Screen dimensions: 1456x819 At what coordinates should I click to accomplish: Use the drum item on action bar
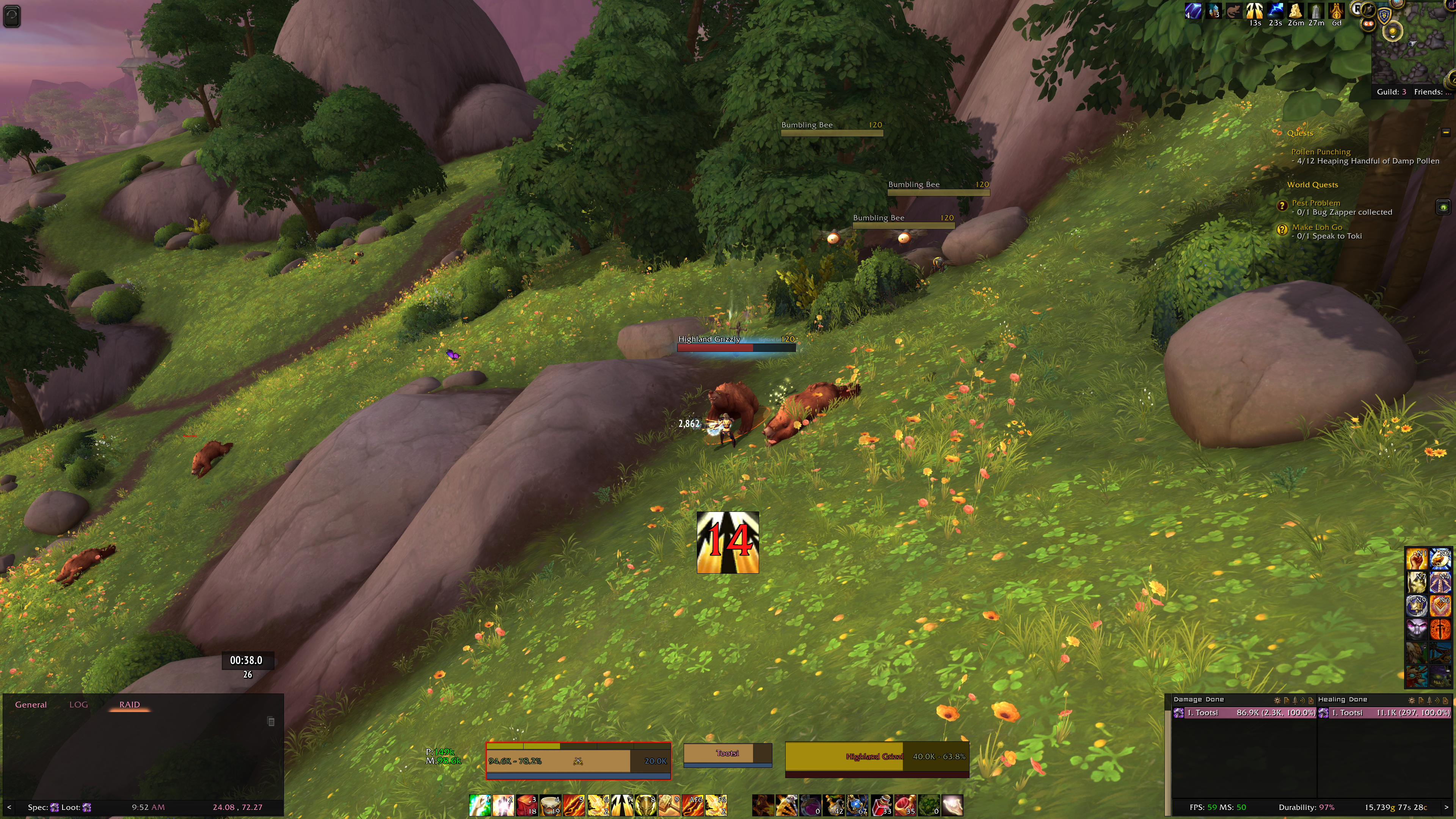click(x=550, y=805)
